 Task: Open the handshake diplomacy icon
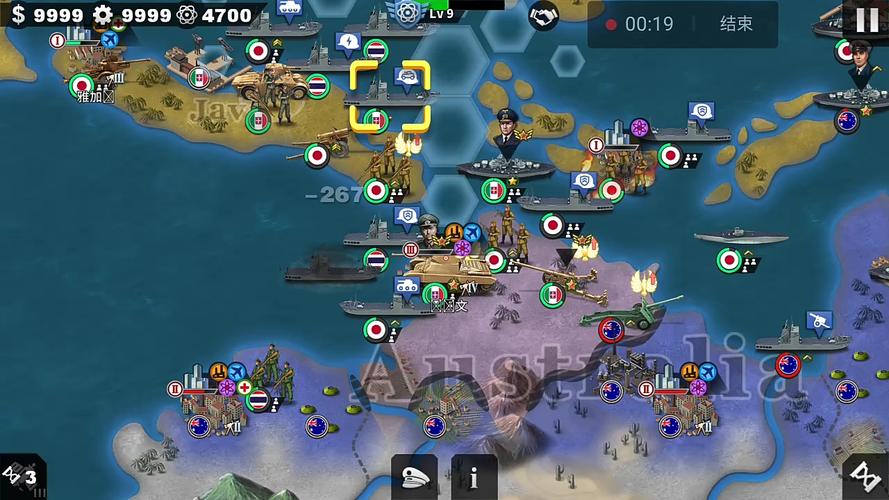[543, 17]
